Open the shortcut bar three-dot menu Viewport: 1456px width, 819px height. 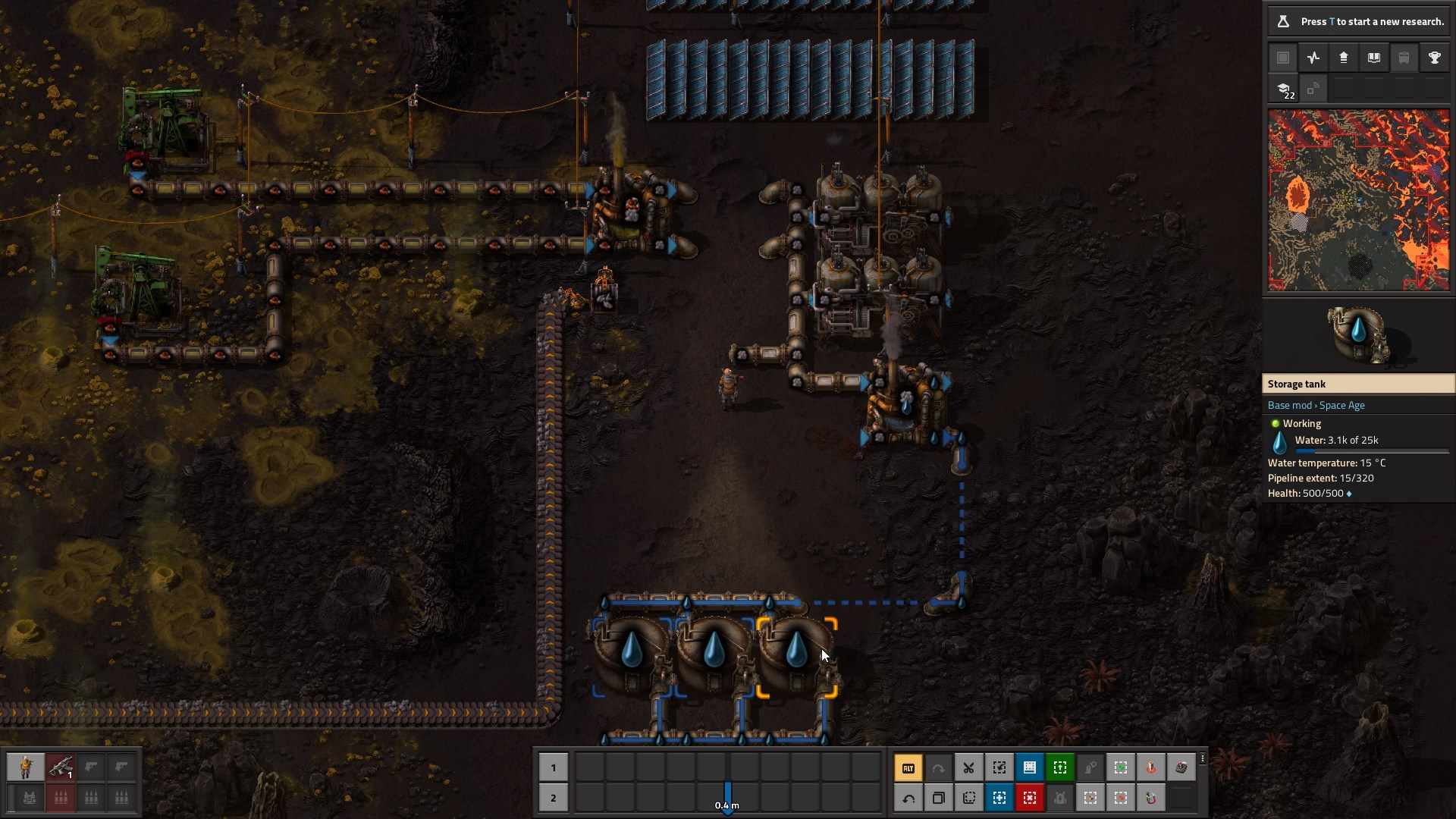pyautogui.click(x=1203, y=758)
